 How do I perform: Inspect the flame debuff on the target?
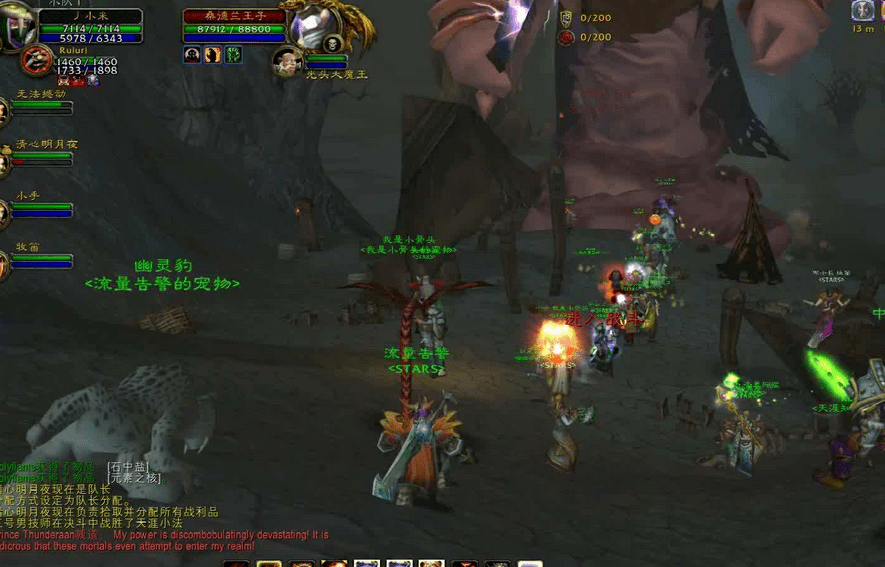(212, 55)
